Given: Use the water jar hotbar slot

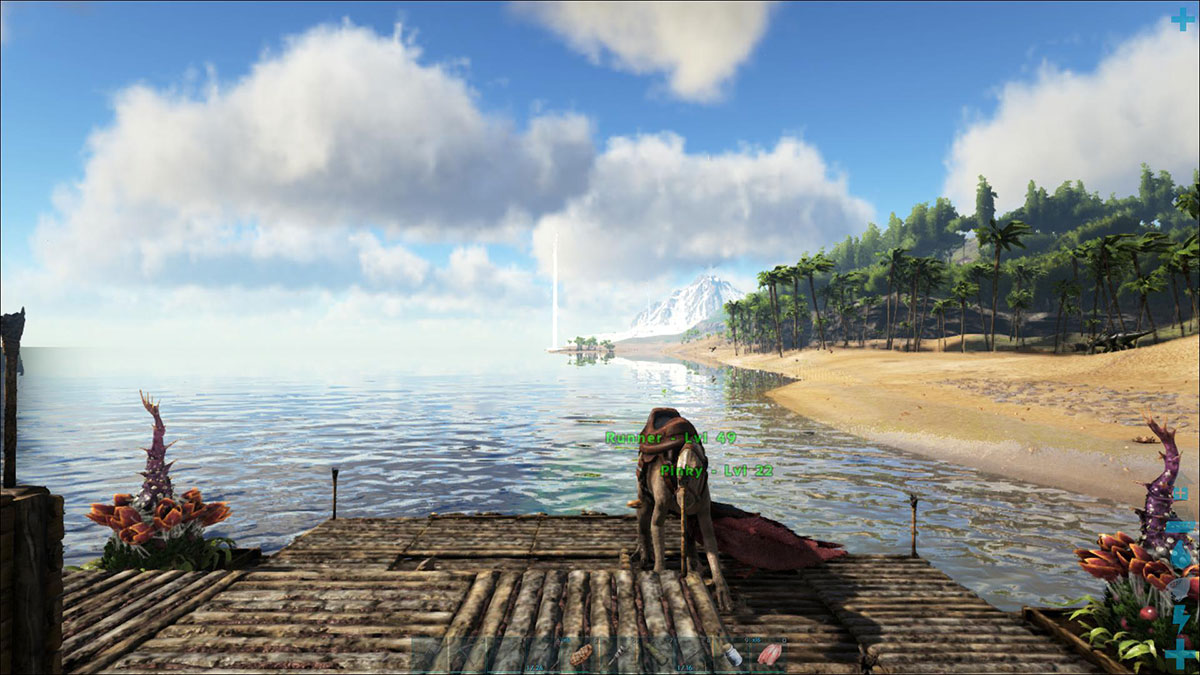Looking at the screenshot, I should pyautogui.click(x=732, y=655).
